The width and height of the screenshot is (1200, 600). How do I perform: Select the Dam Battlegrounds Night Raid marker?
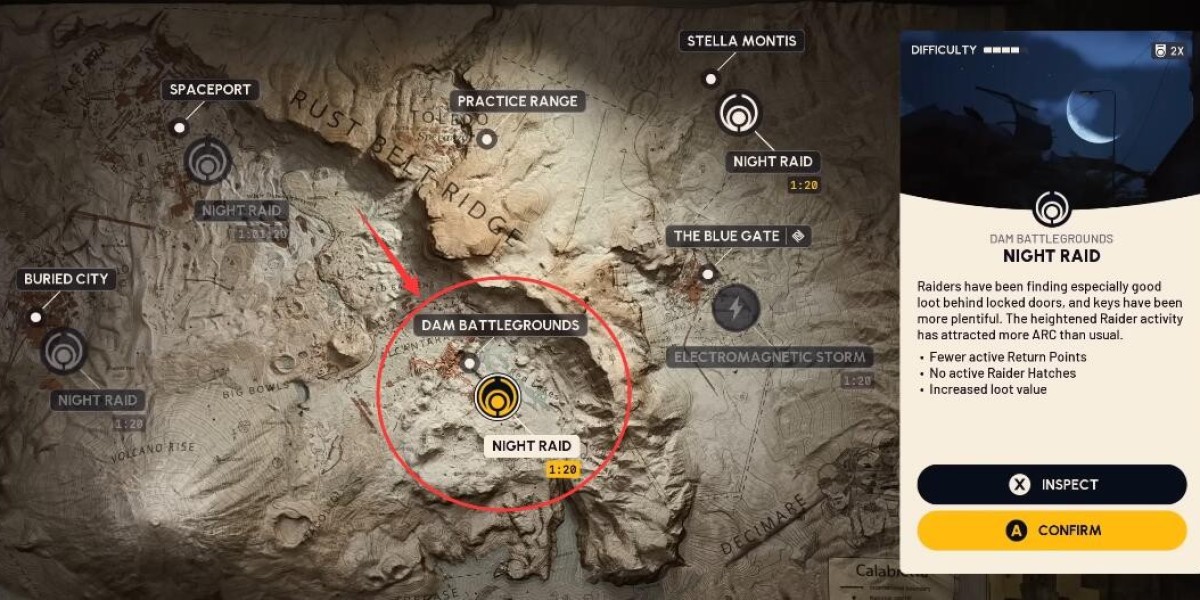(x=496, y=396)
